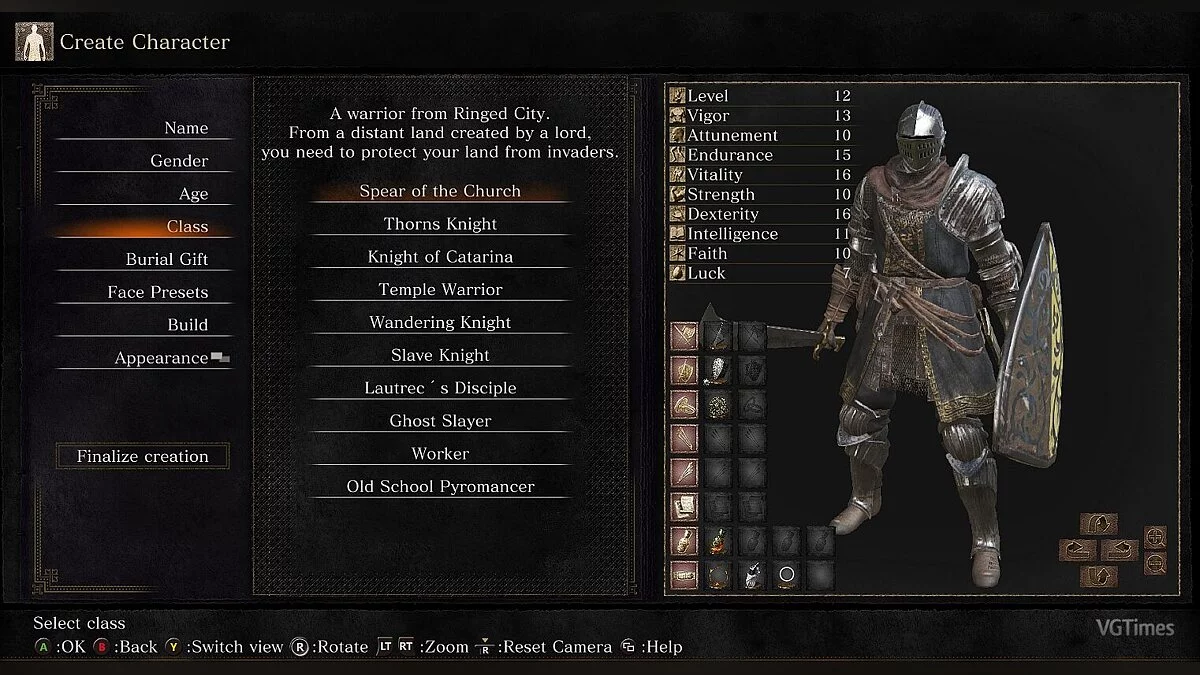Select the Wandering Knight class
The height and width of the screenshot is (675, 1200).
[x=440, y=323]
